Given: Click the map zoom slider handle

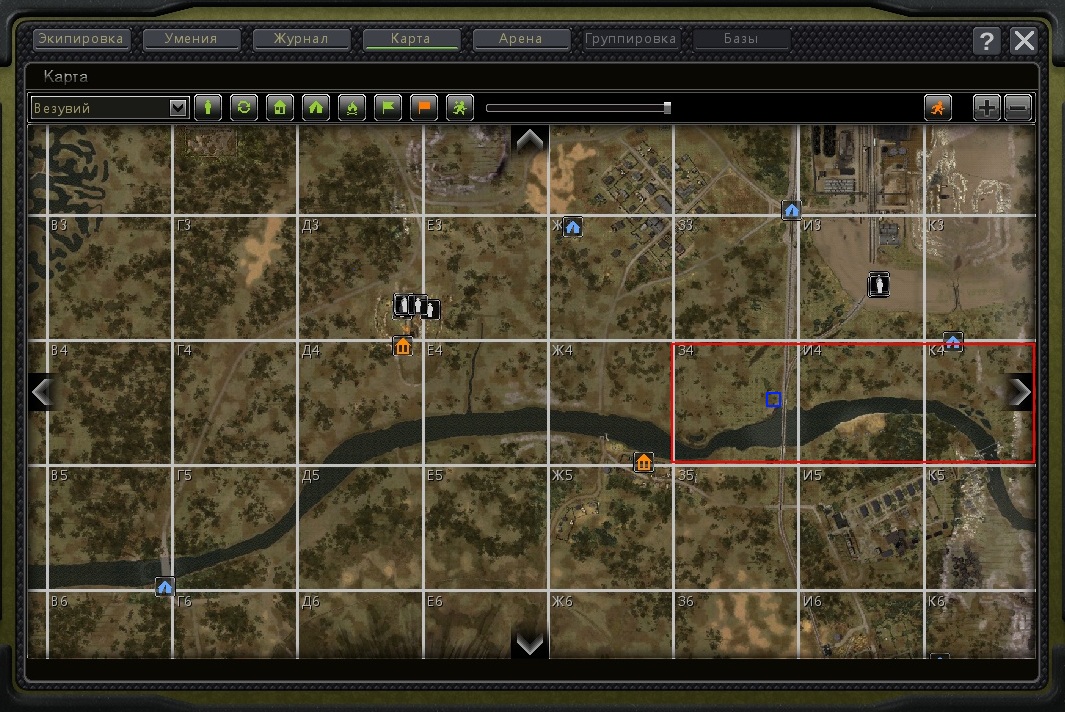Looking at the screenshot, I should tap(667, 108).
